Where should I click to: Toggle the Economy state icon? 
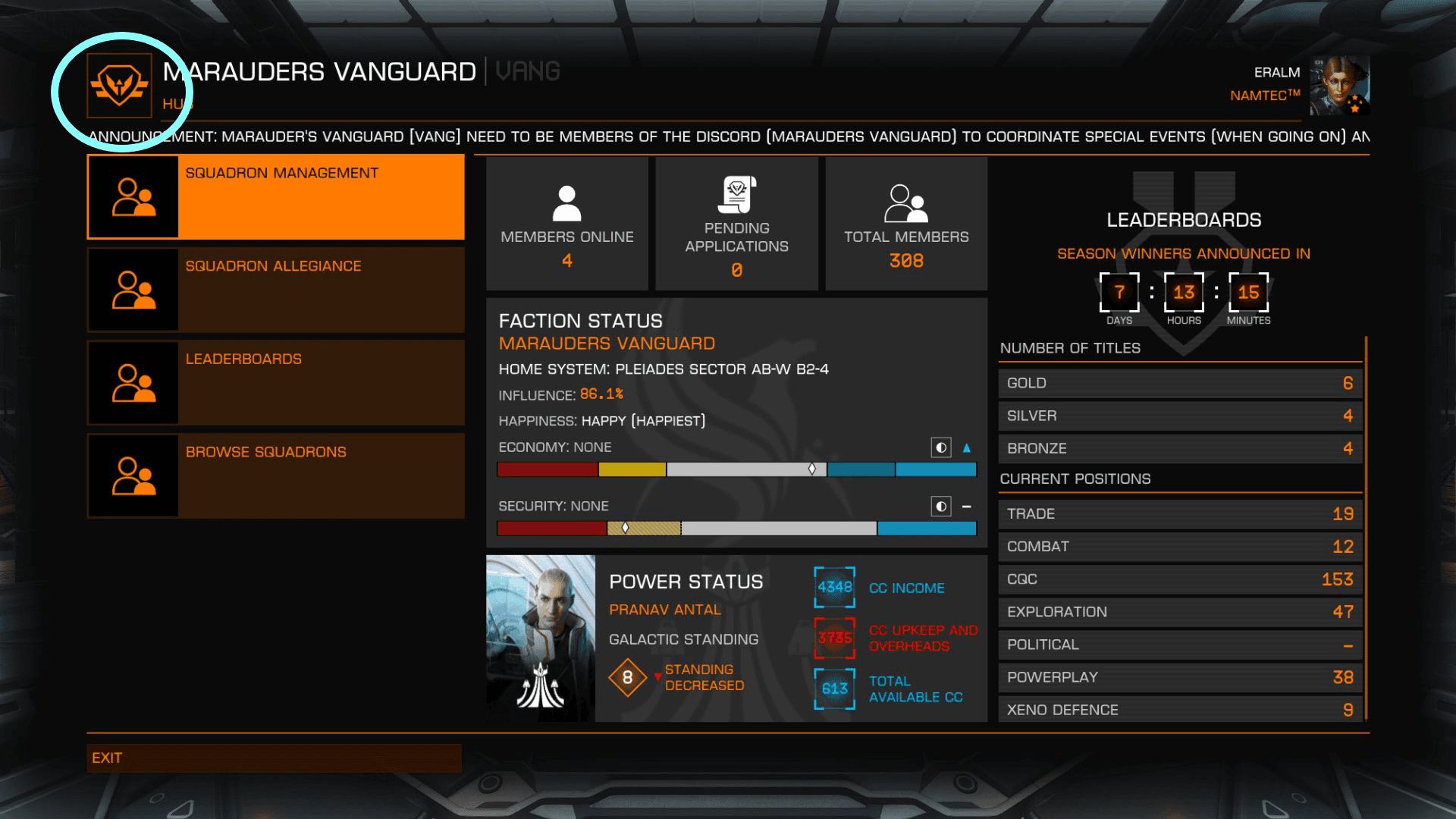(941, 447)
